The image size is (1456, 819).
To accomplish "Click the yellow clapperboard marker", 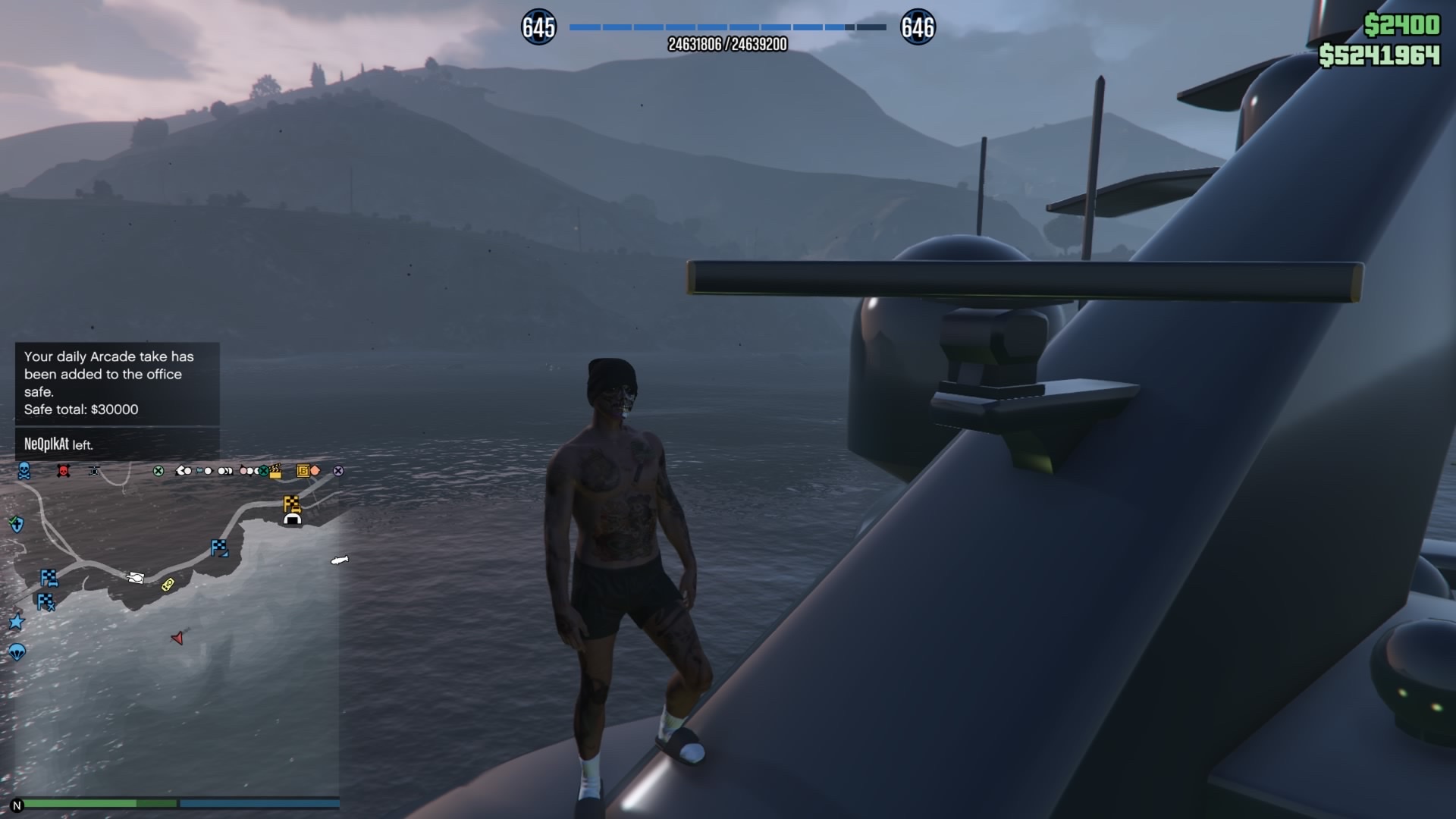I will (x=275, y=471).
